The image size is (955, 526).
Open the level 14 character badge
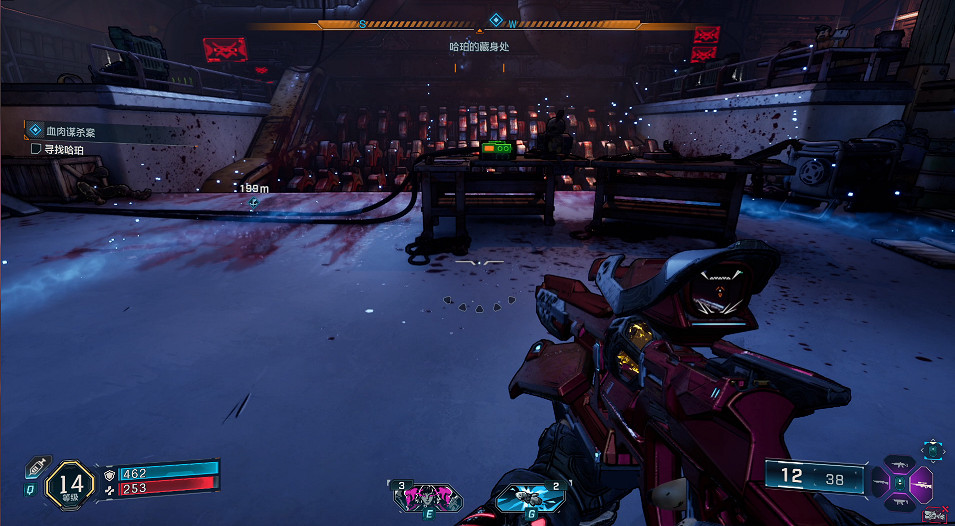70,484
